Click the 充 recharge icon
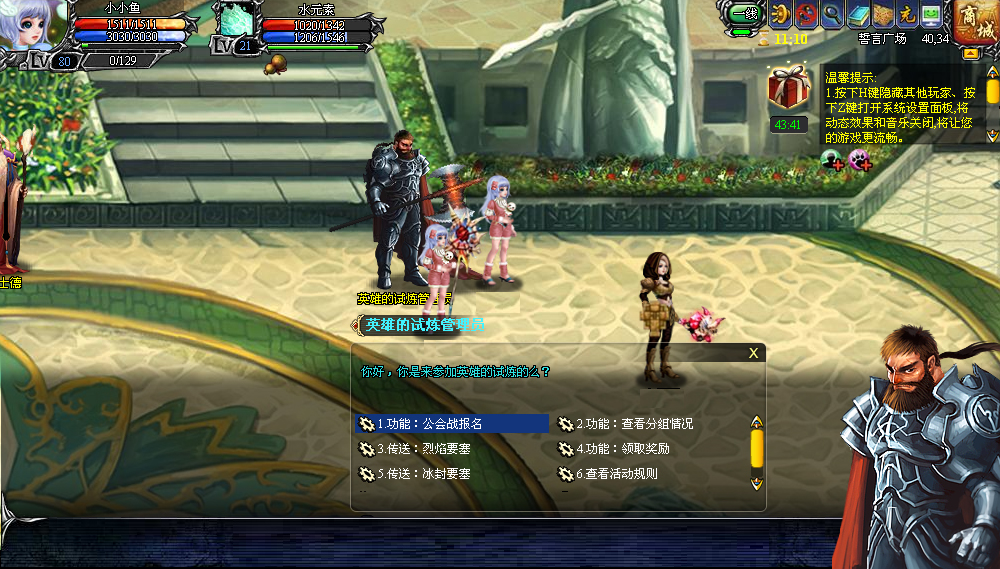 coord(906,14)
